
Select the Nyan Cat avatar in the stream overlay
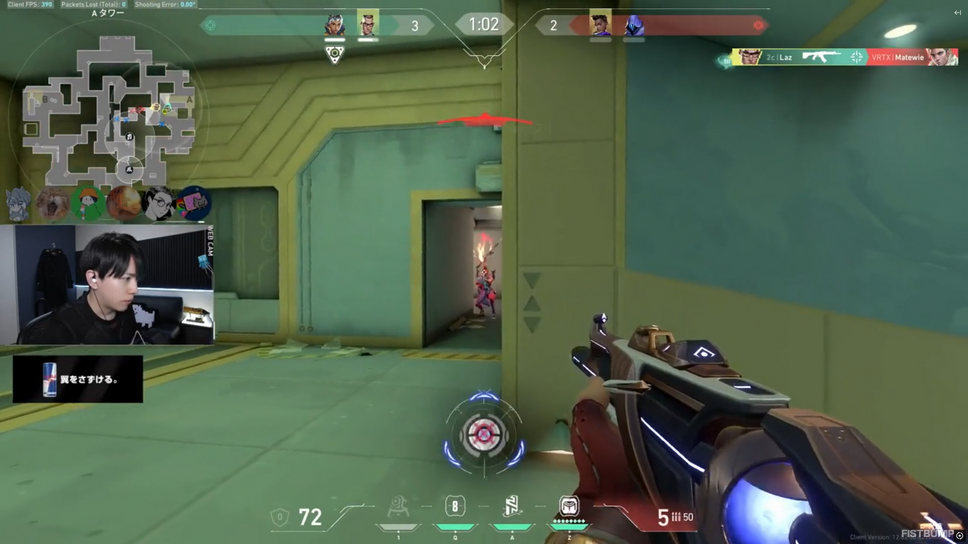click(x=193, y=203)
